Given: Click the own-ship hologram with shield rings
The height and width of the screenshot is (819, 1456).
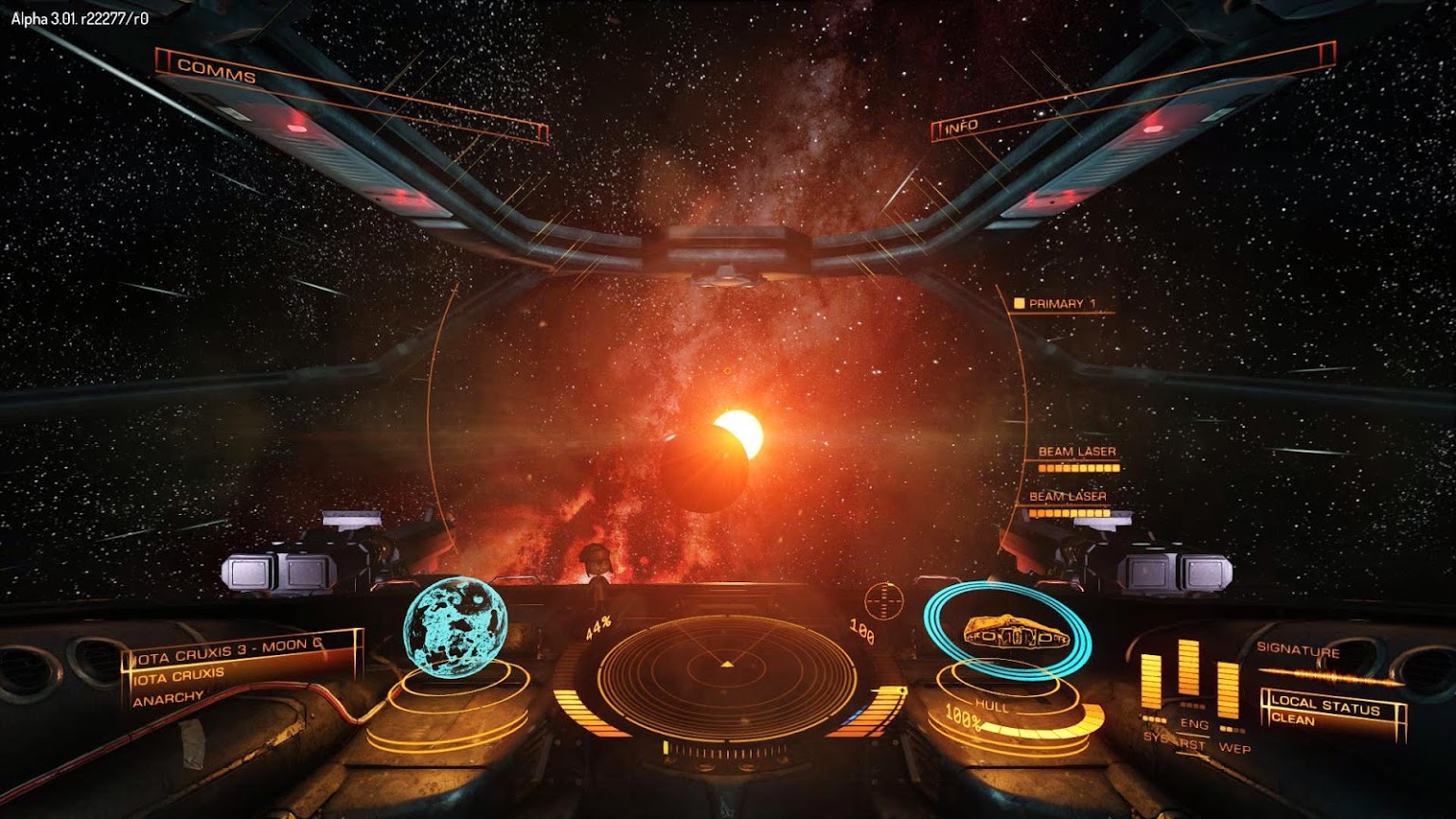Looking at the screenshot, I should pyautogui.click(x=1009, y=634).
